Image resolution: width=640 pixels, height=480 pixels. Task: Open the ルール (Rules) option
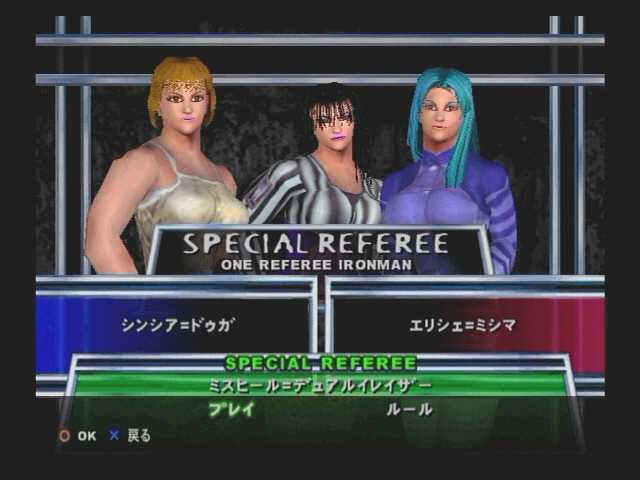pos(409,409)
